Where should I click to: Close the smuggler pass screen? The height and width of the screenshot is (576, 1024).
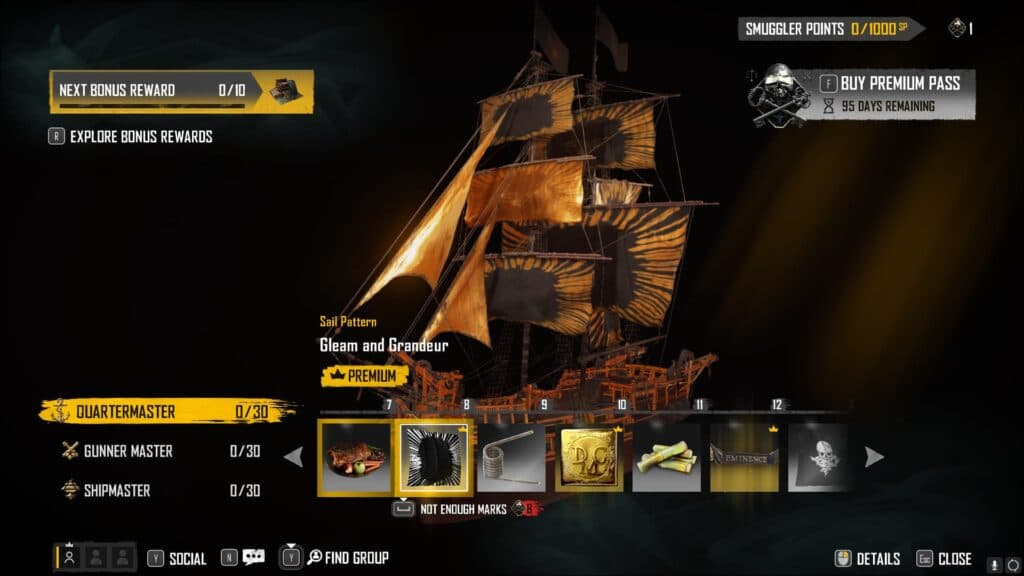tap(943, 559)
